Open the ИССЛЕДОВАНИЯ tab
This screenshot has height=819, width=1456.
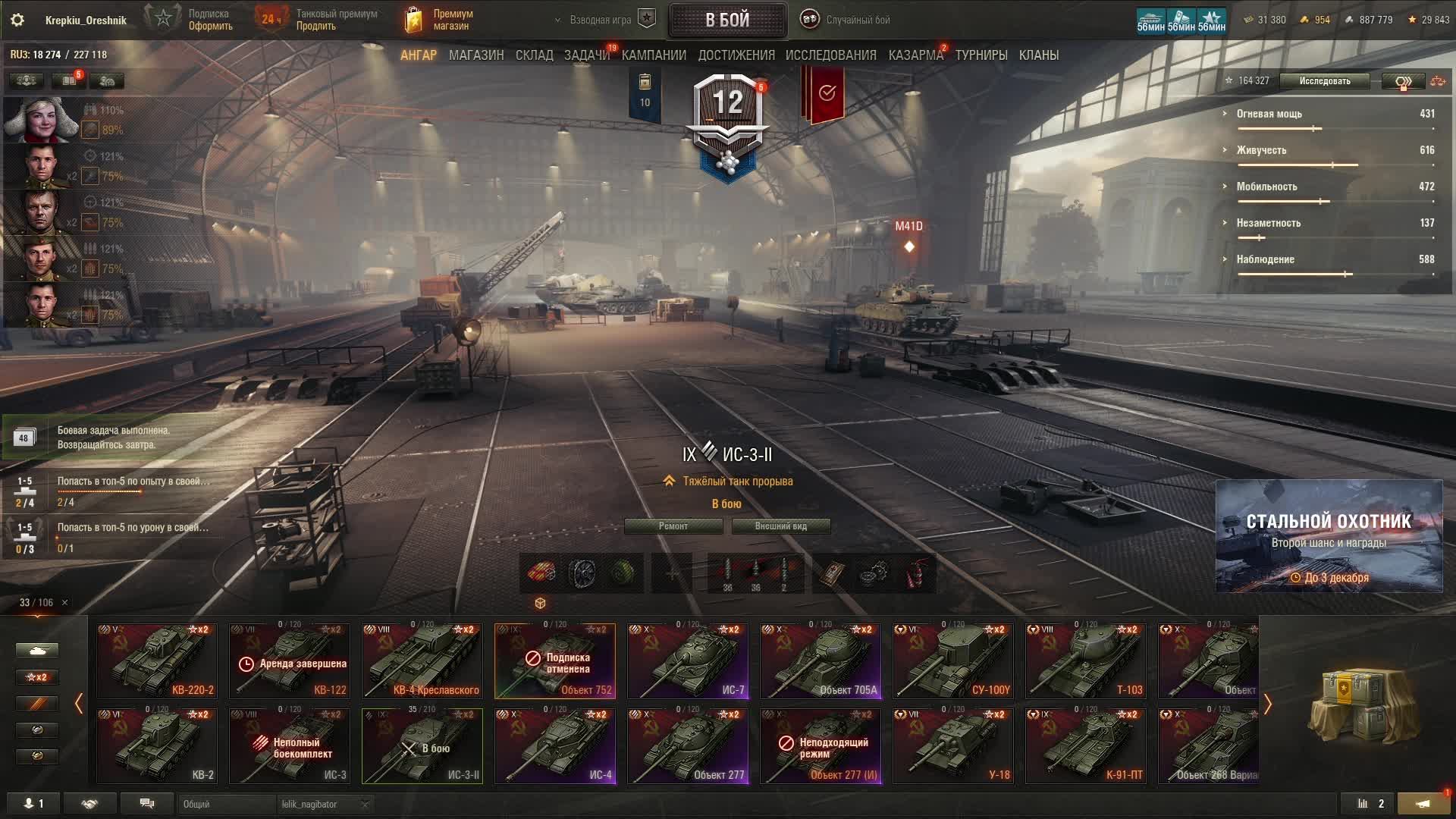tap(830, 55)
